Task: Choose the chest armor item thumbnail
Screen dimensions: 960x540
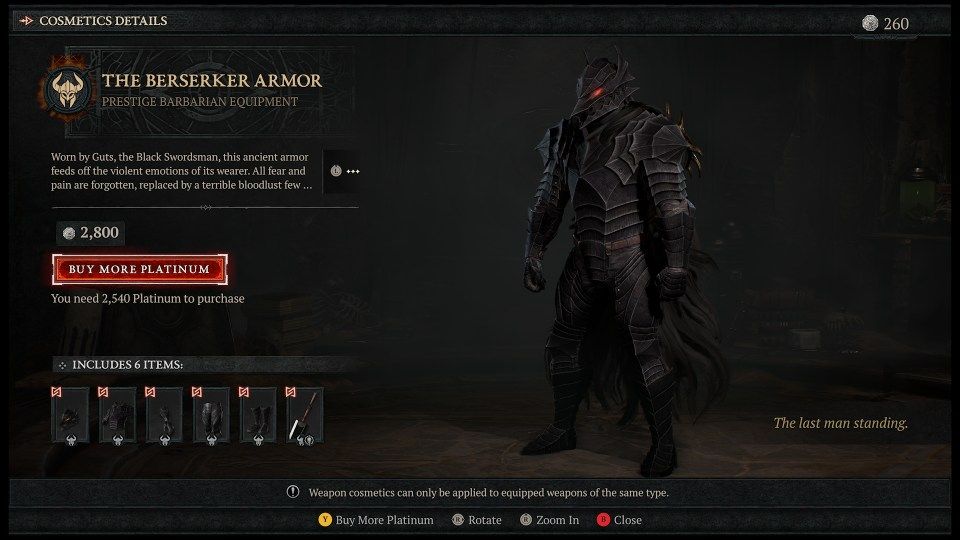Action: [117, 416]
